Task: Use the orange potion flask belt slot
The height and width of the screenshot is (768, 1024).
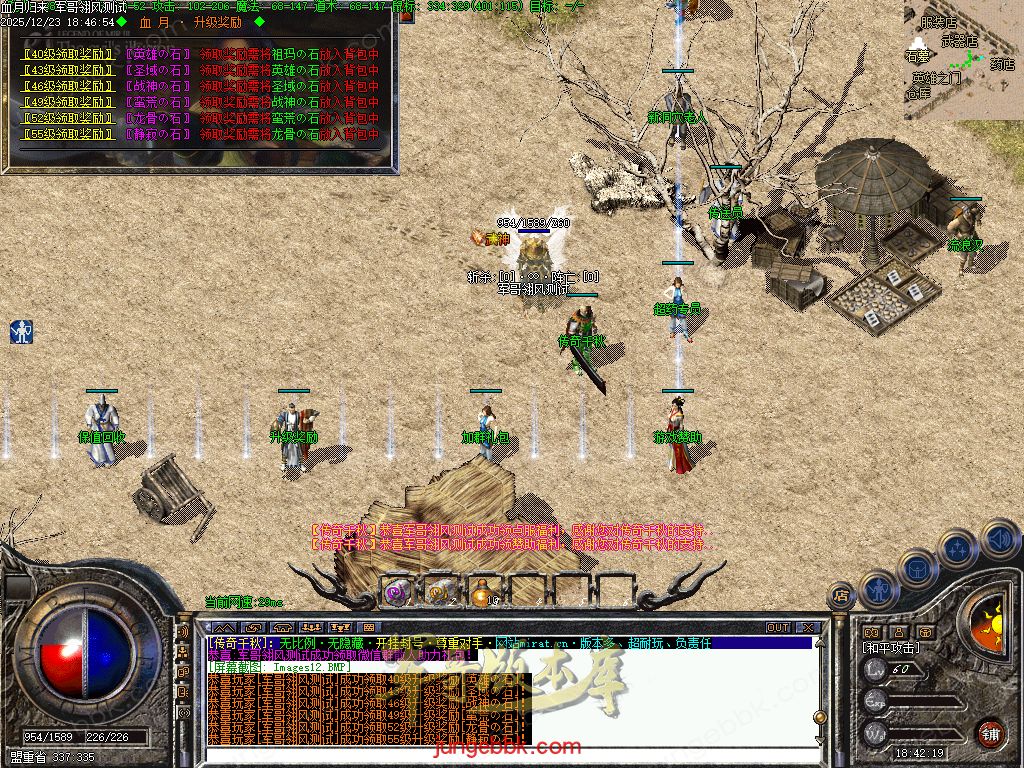Action: pyautogui.click(x=481, y=592)
